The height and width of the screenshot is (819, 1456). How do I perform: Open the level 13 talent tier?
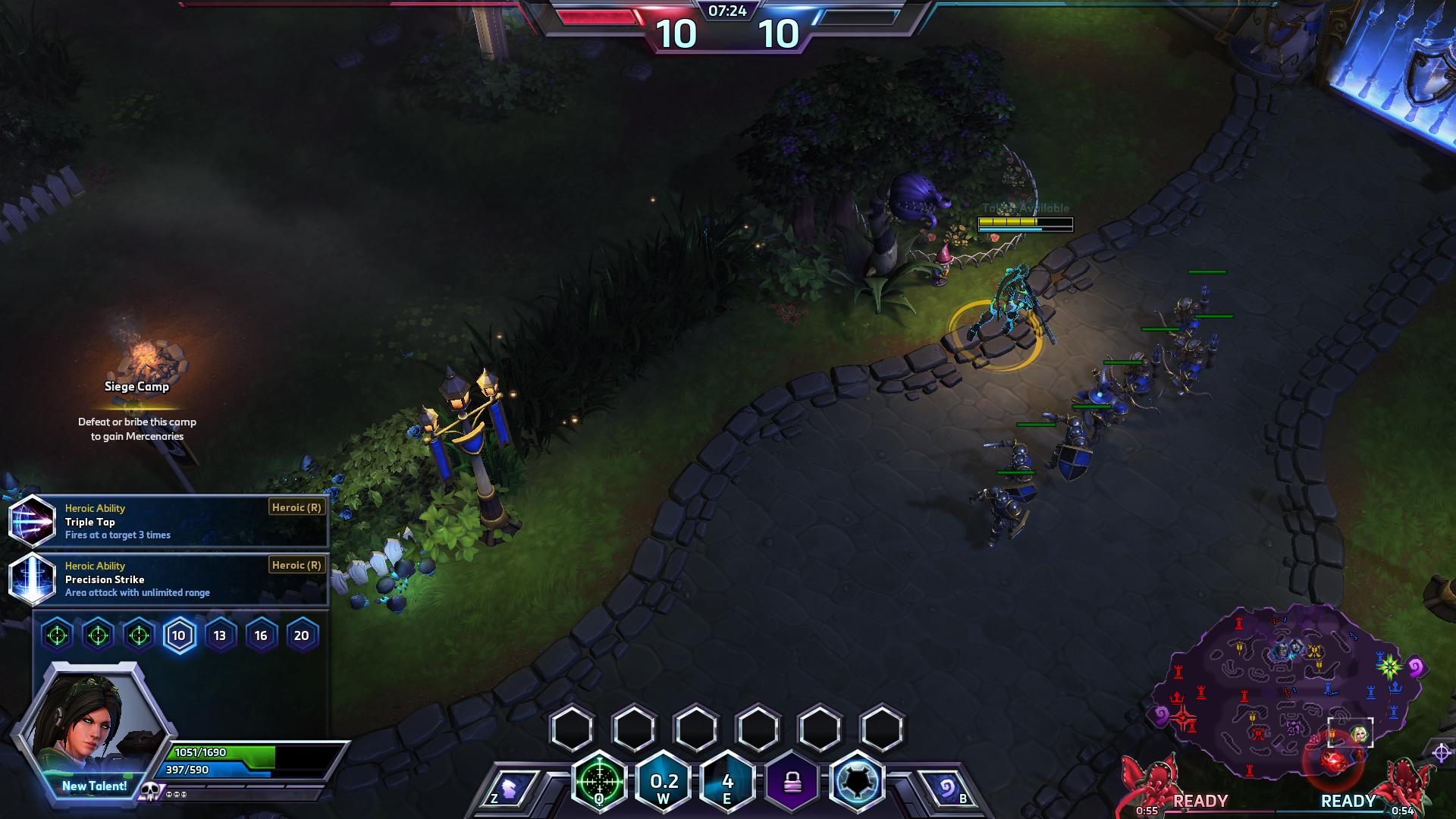coord(220,635)
